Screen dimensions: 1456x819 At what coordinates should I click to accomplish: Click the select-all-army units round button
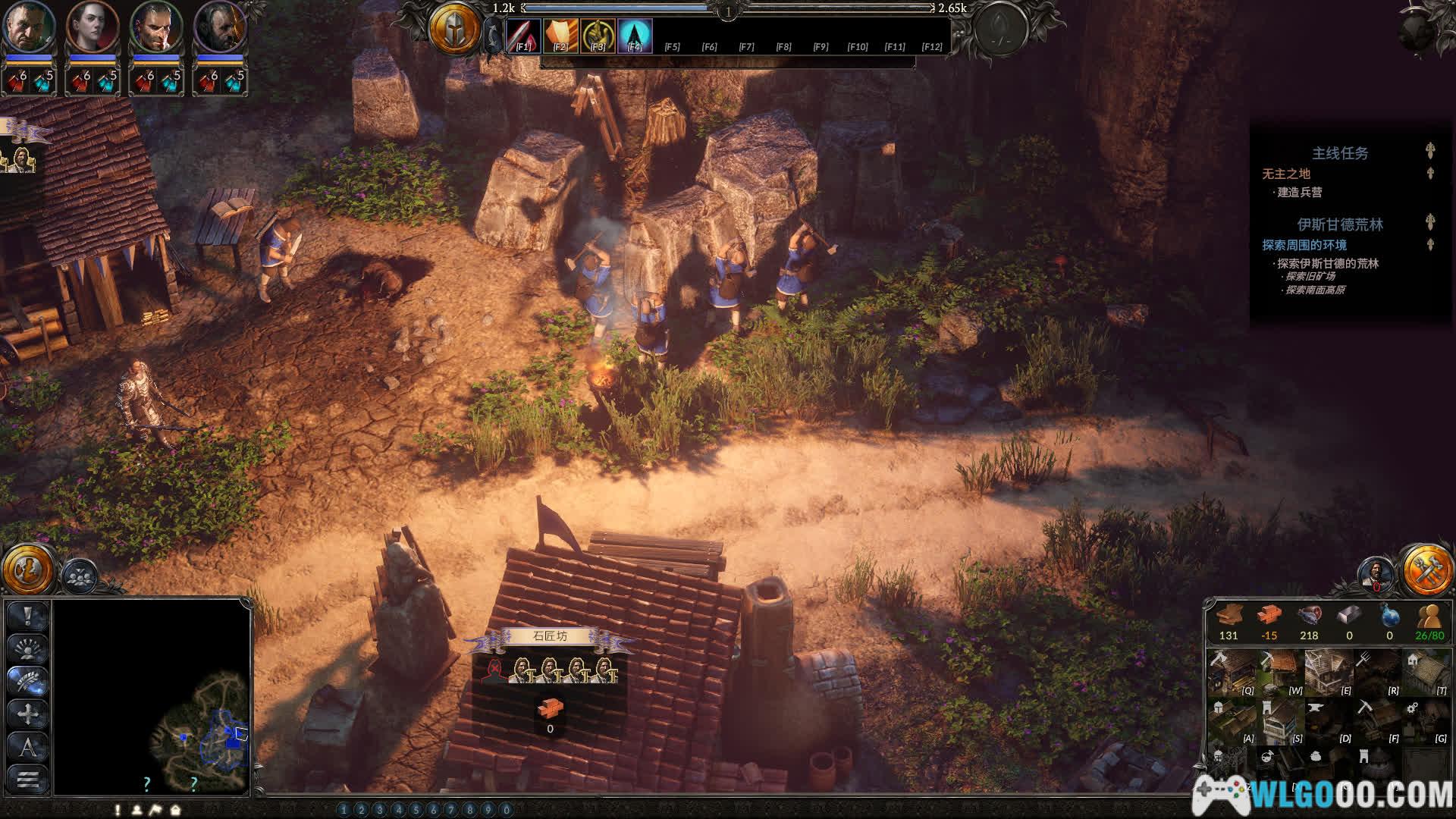click(79, 576)
